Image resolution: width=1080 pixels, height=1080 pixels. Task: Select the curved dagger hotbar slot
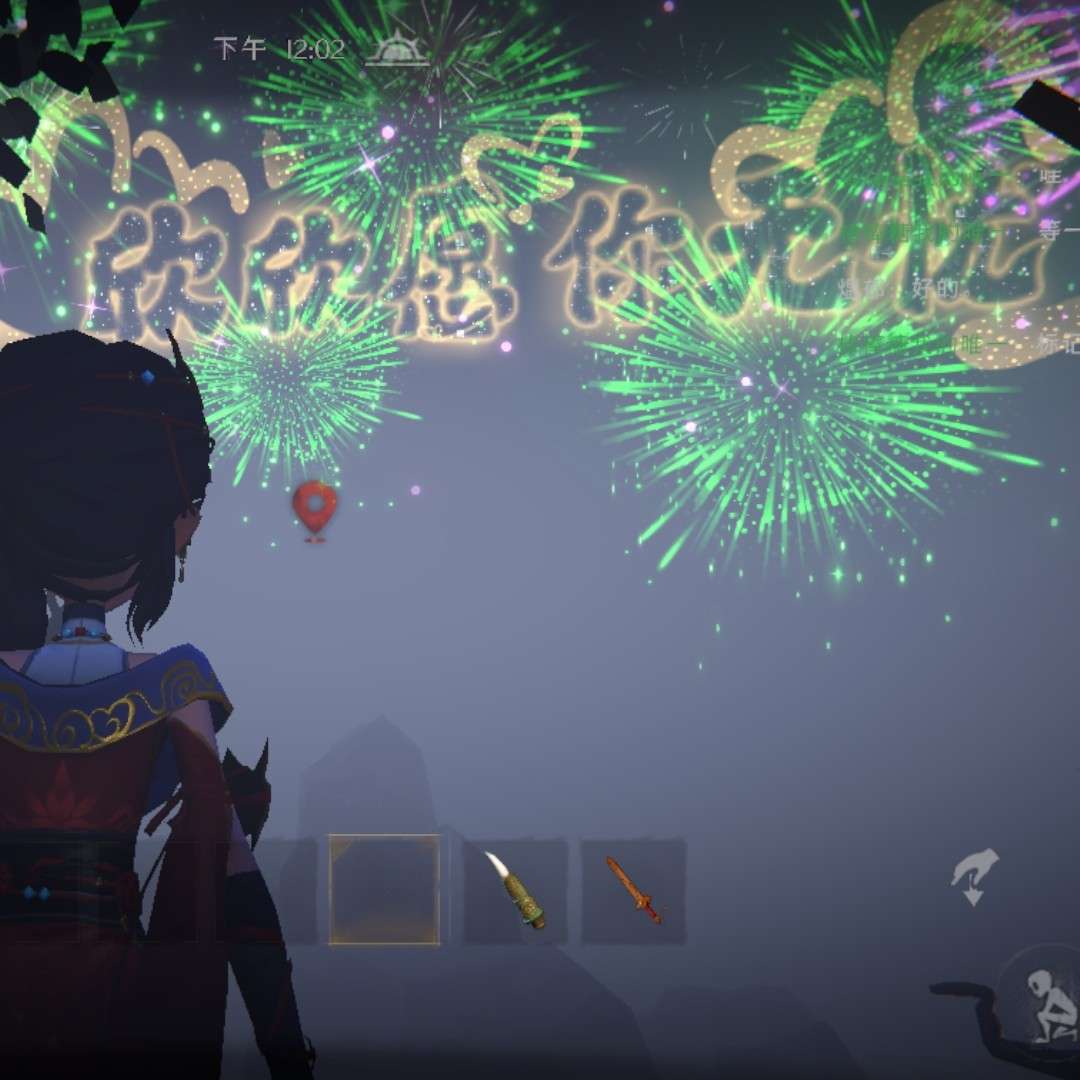515,890
